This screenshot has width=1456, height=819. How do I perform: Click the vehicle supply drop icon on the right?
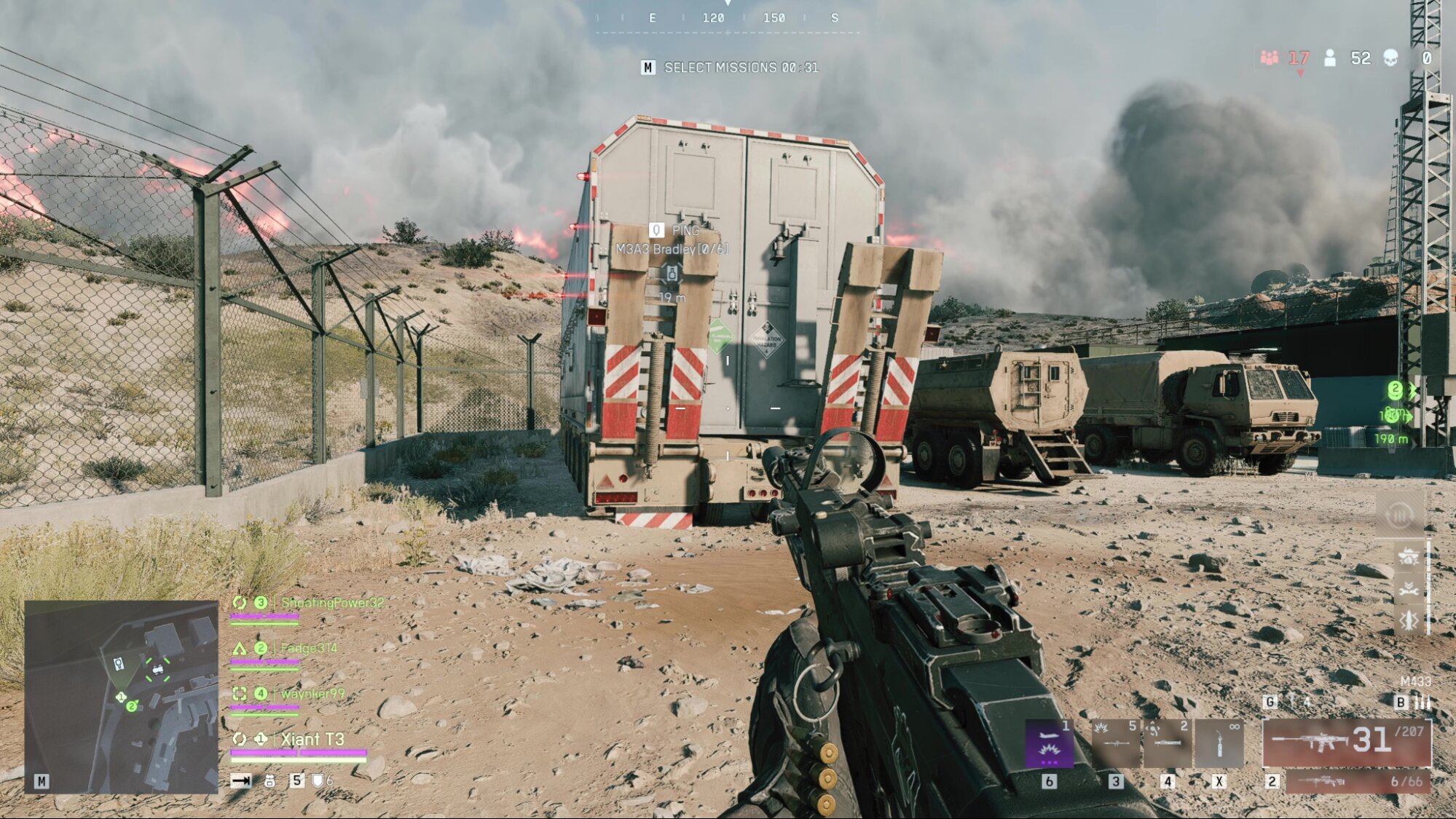(x=1409, y=555)
